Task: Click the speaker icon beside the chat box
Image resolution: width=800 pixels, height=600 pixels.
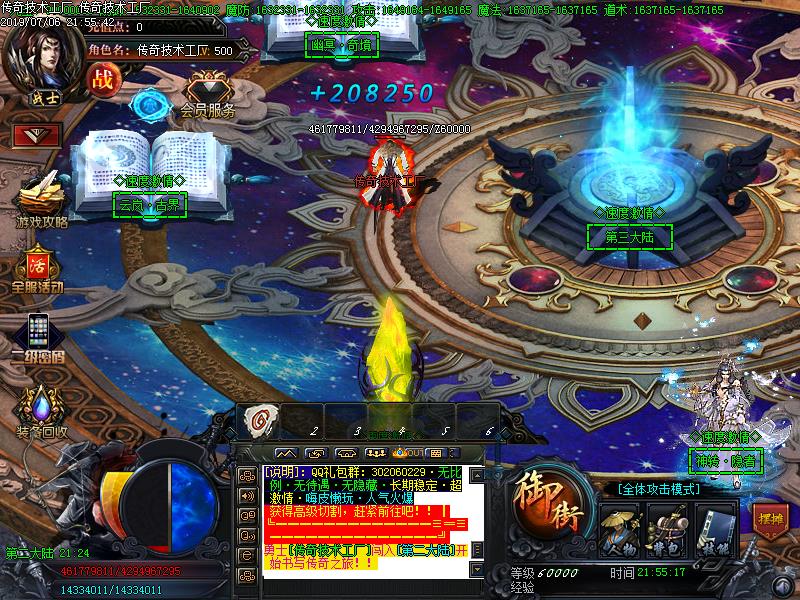Action: (x=246, y=495)
